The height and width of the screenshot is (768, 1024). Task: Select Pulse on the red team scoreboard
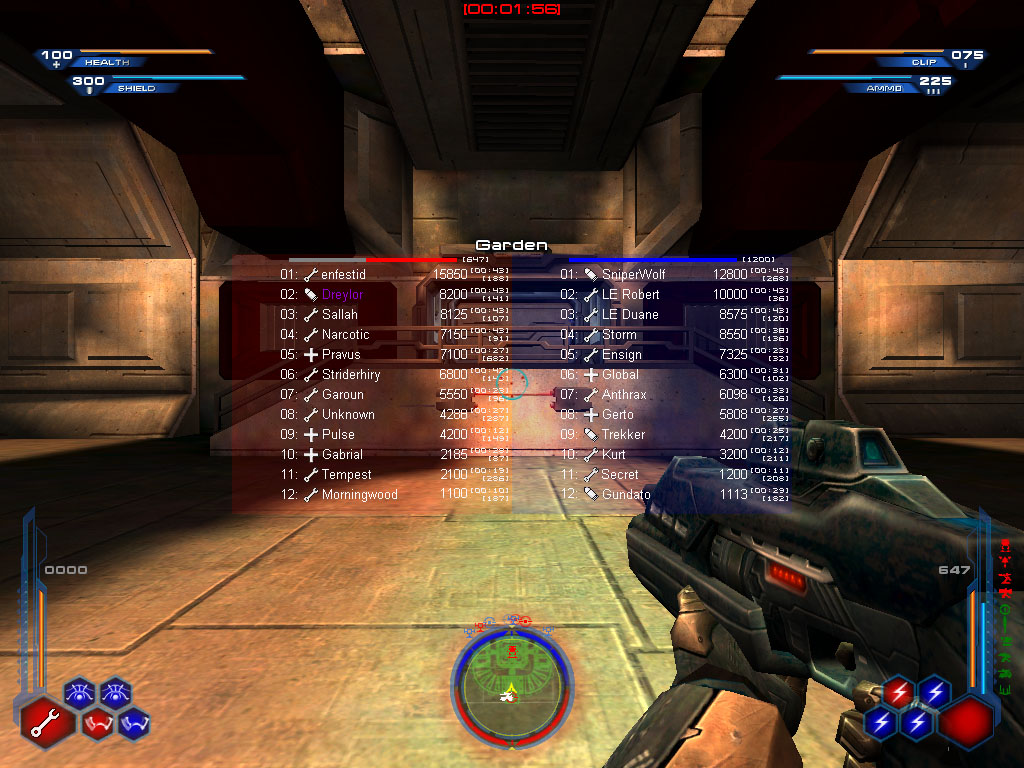(x=338, y=434)
